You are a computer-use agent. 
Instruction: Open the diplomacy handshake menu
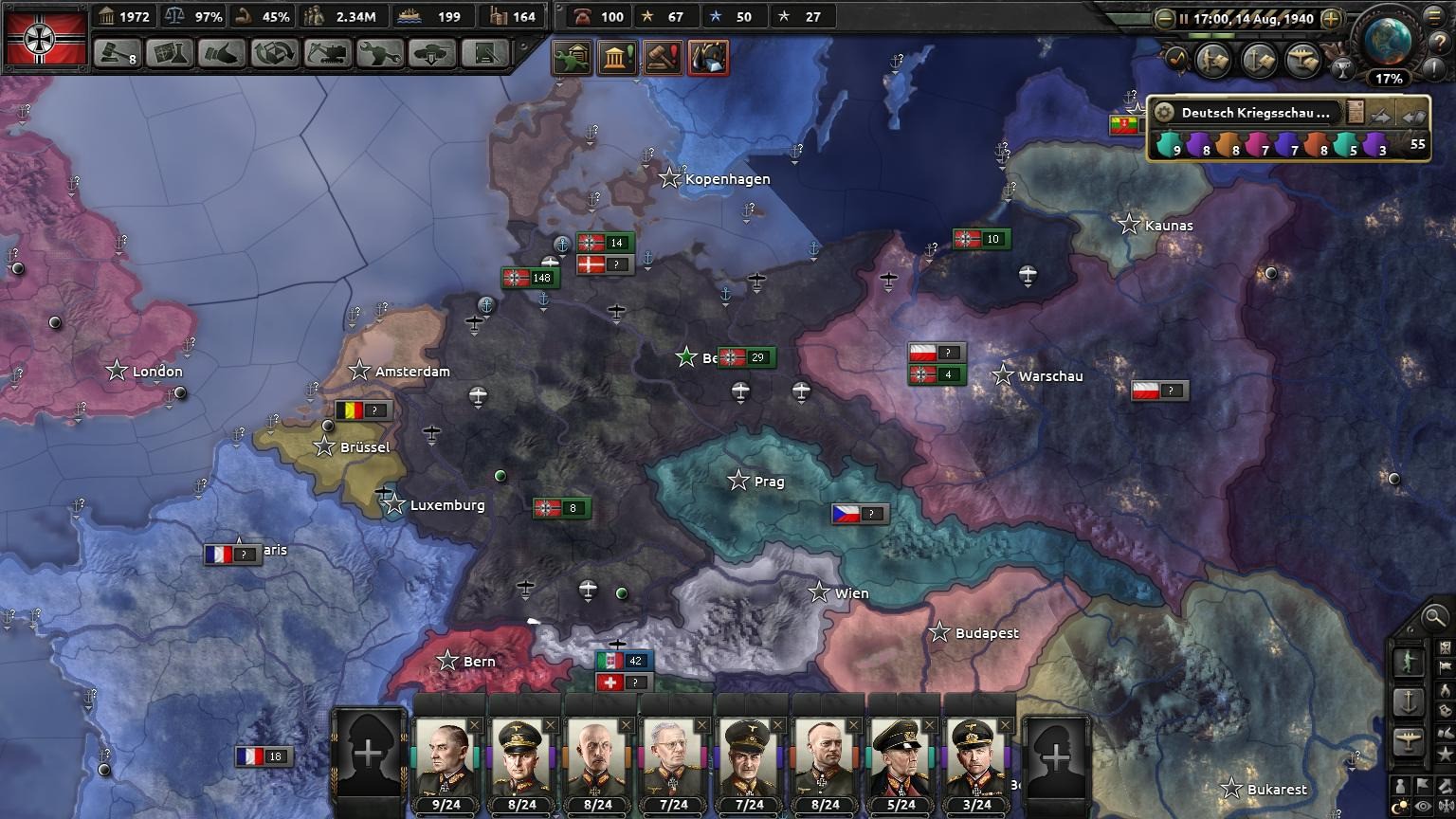(x=223, y=53)
